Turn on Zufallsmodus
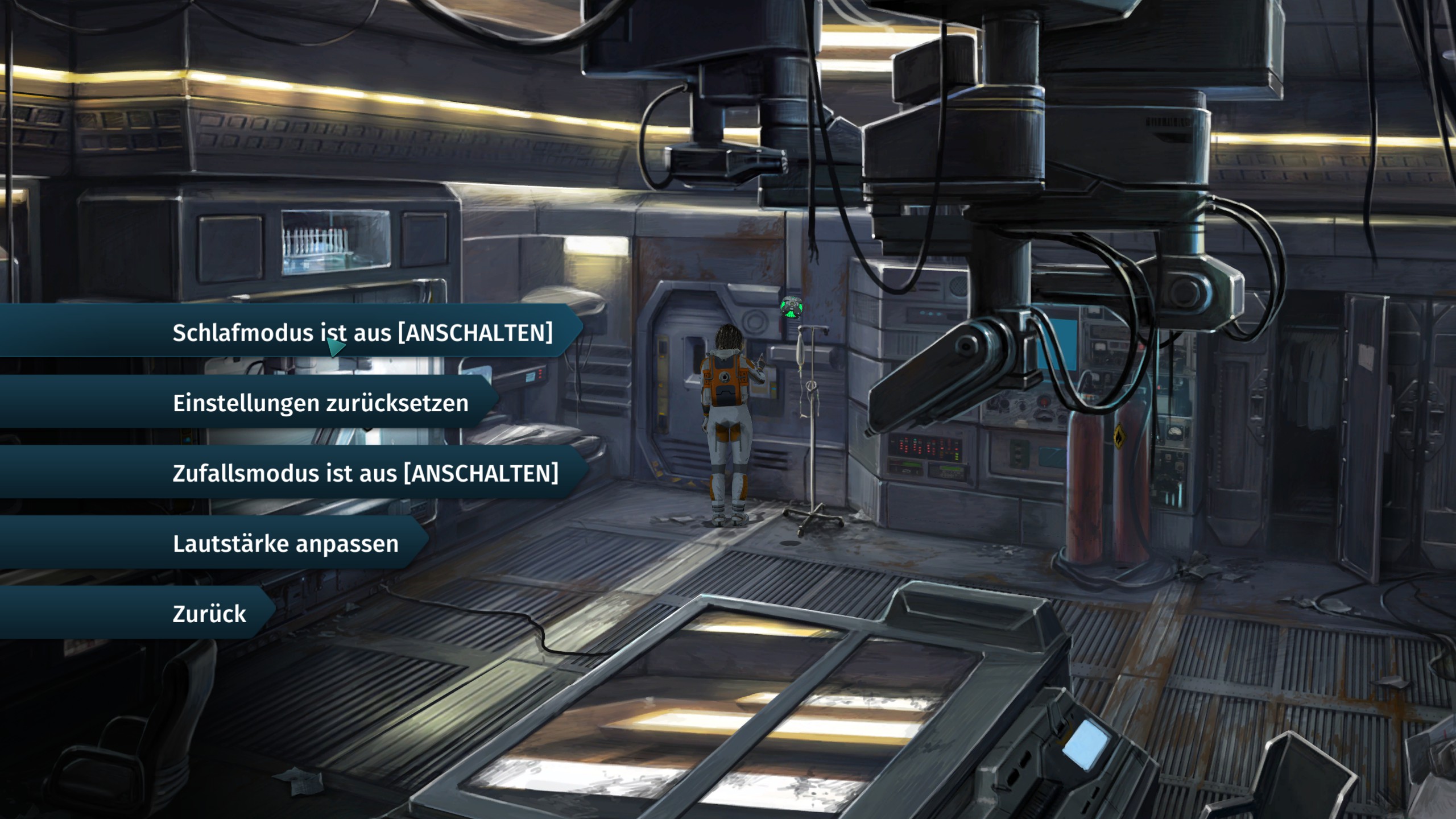The image size is (1456, 819). click(x=365, y=473)
